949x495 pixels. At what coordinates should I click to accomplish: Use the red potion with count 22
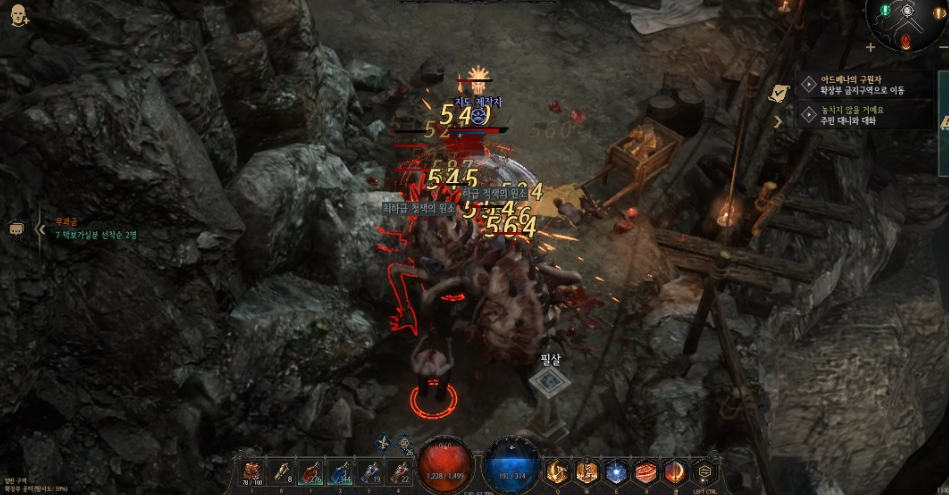click(x=400, y=471)
